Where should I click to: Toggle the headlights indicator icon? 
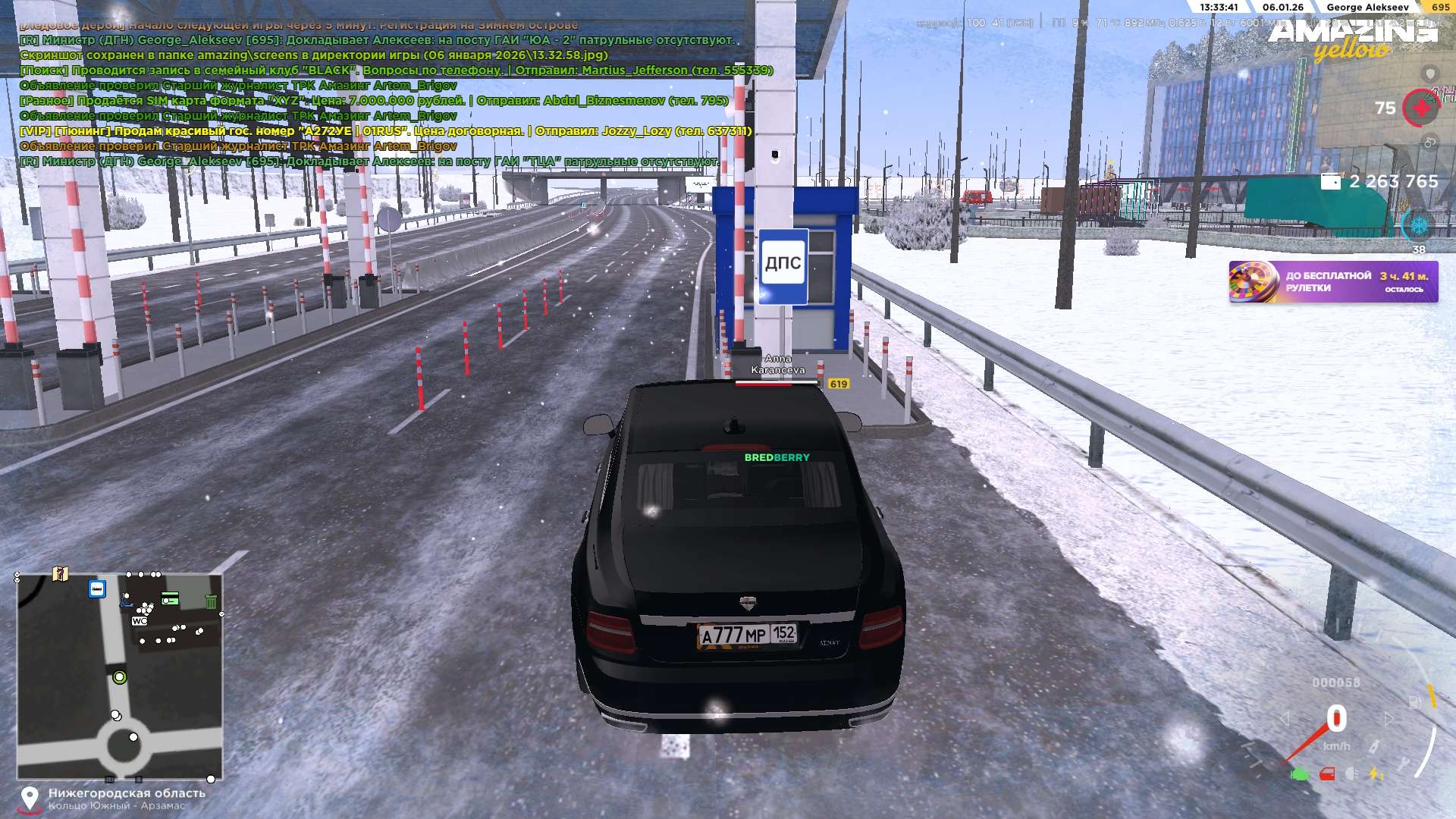(x=1351, y=774)
